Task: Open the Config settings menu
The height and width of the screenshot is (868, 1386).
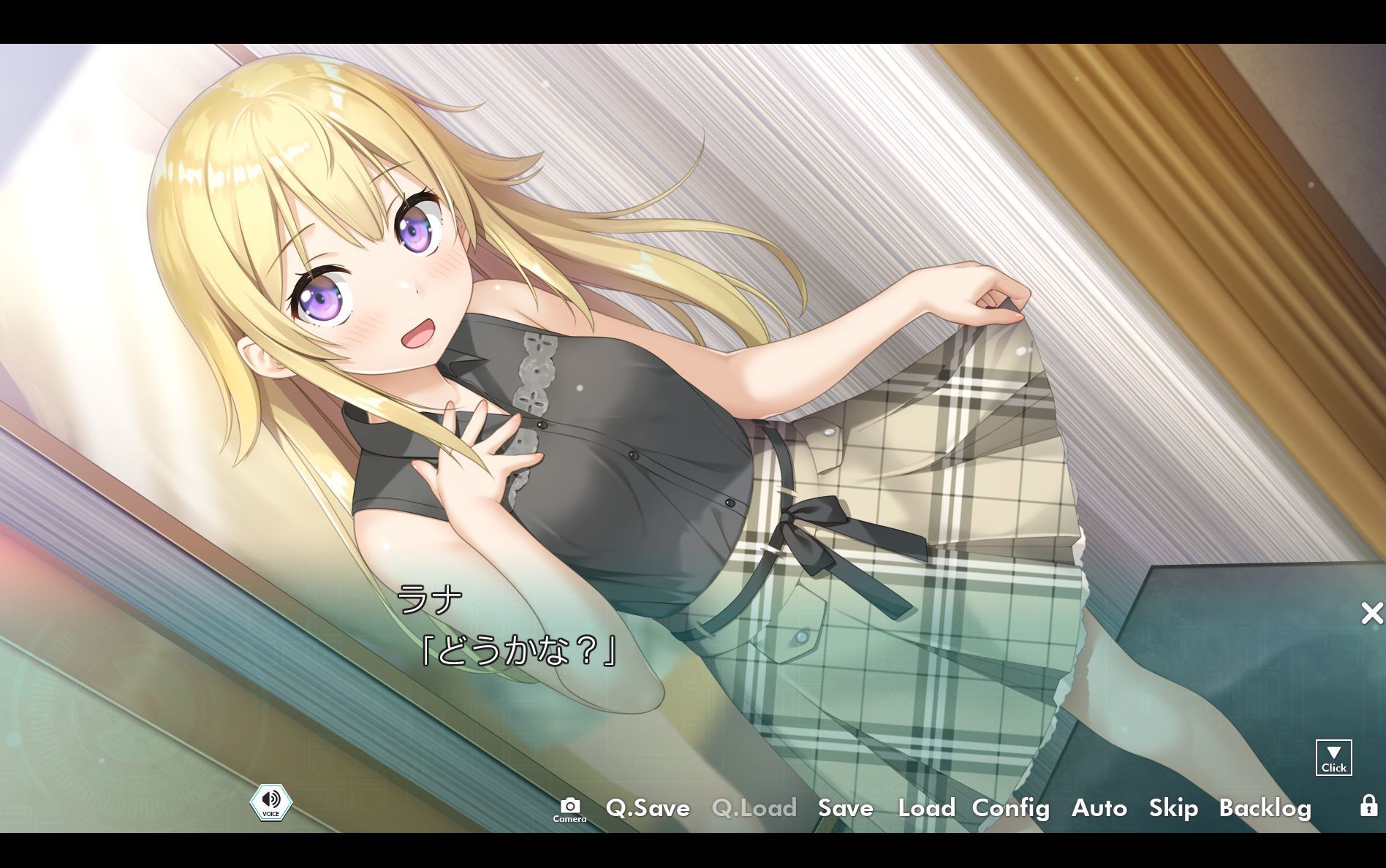Action: point(1011,809)
